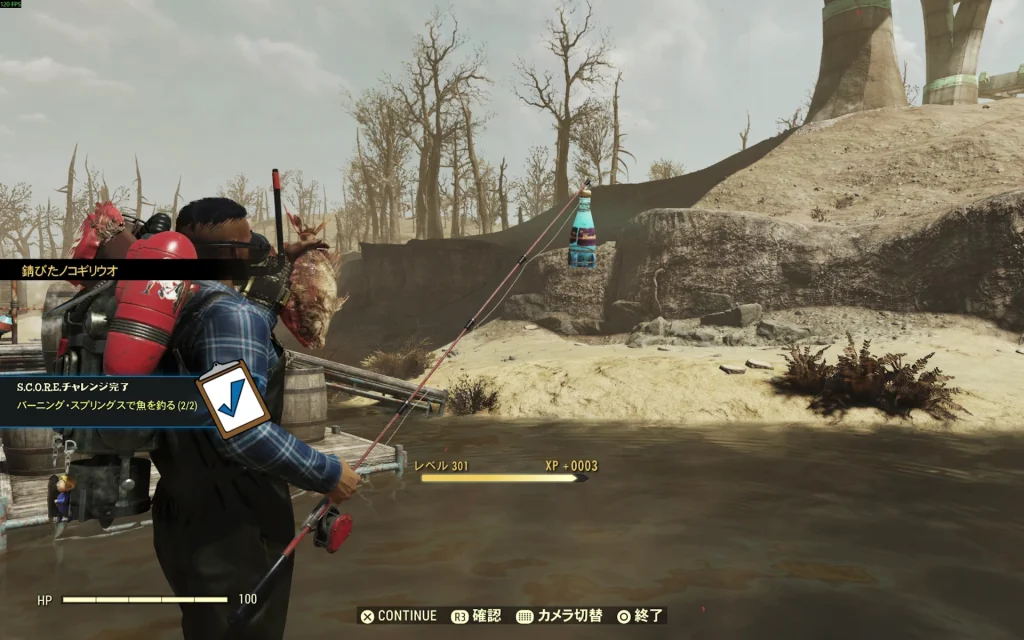The image size is (1024, 640).
Task: Click the 終了 exit option
Action: [x=641, y=616]
